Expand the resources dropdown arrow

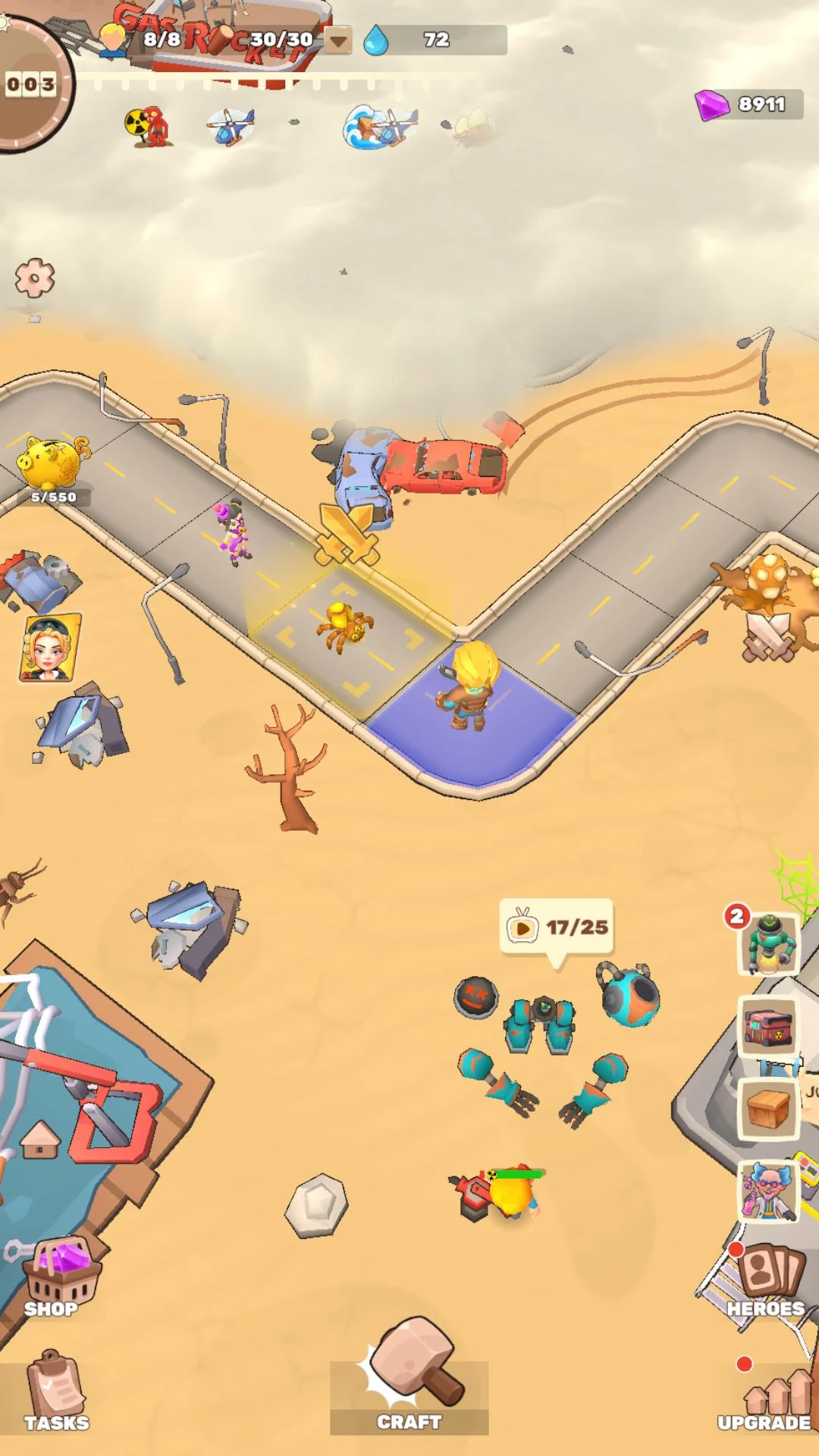coord(338,40)
